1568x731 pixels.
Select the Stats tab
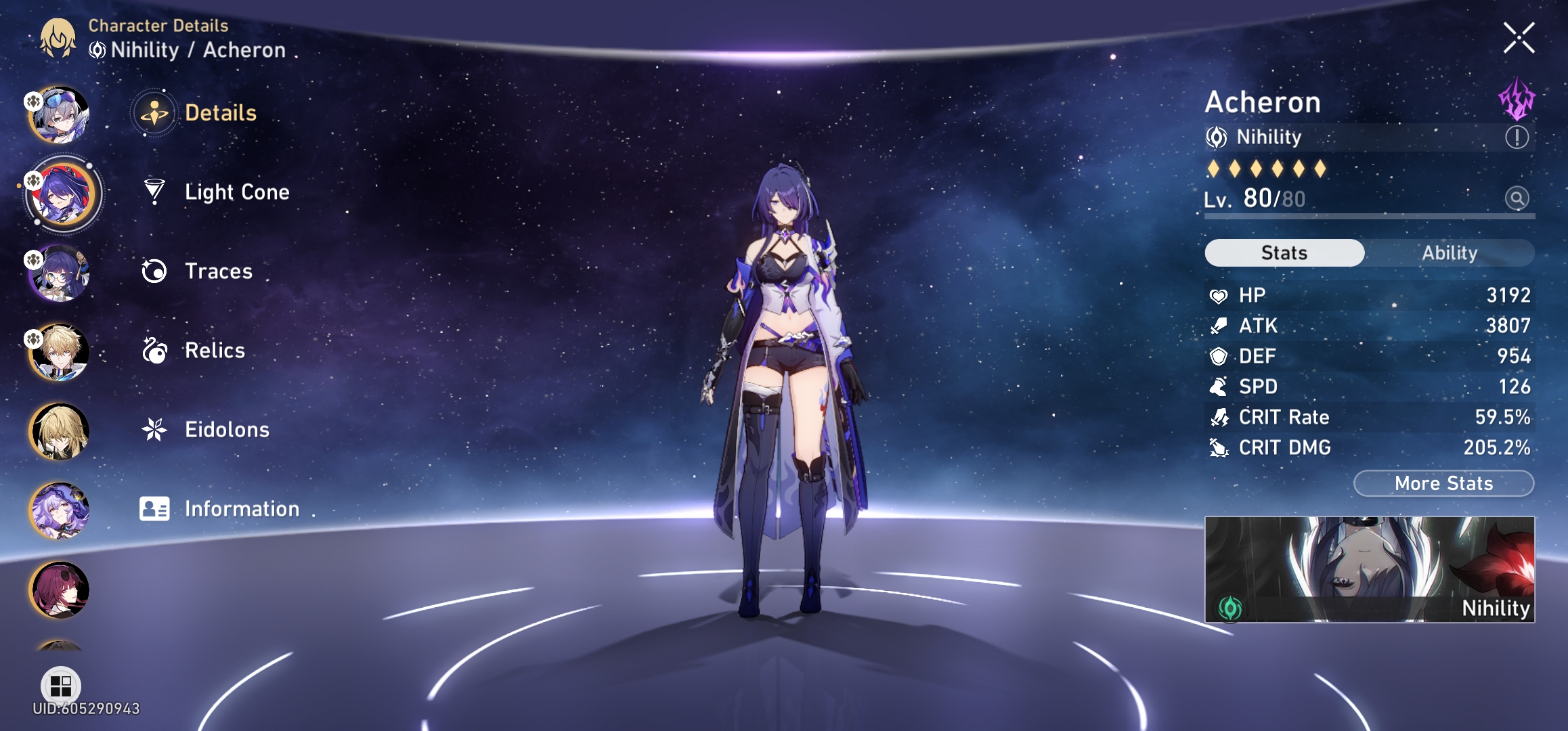click(x=1284, y=252)
